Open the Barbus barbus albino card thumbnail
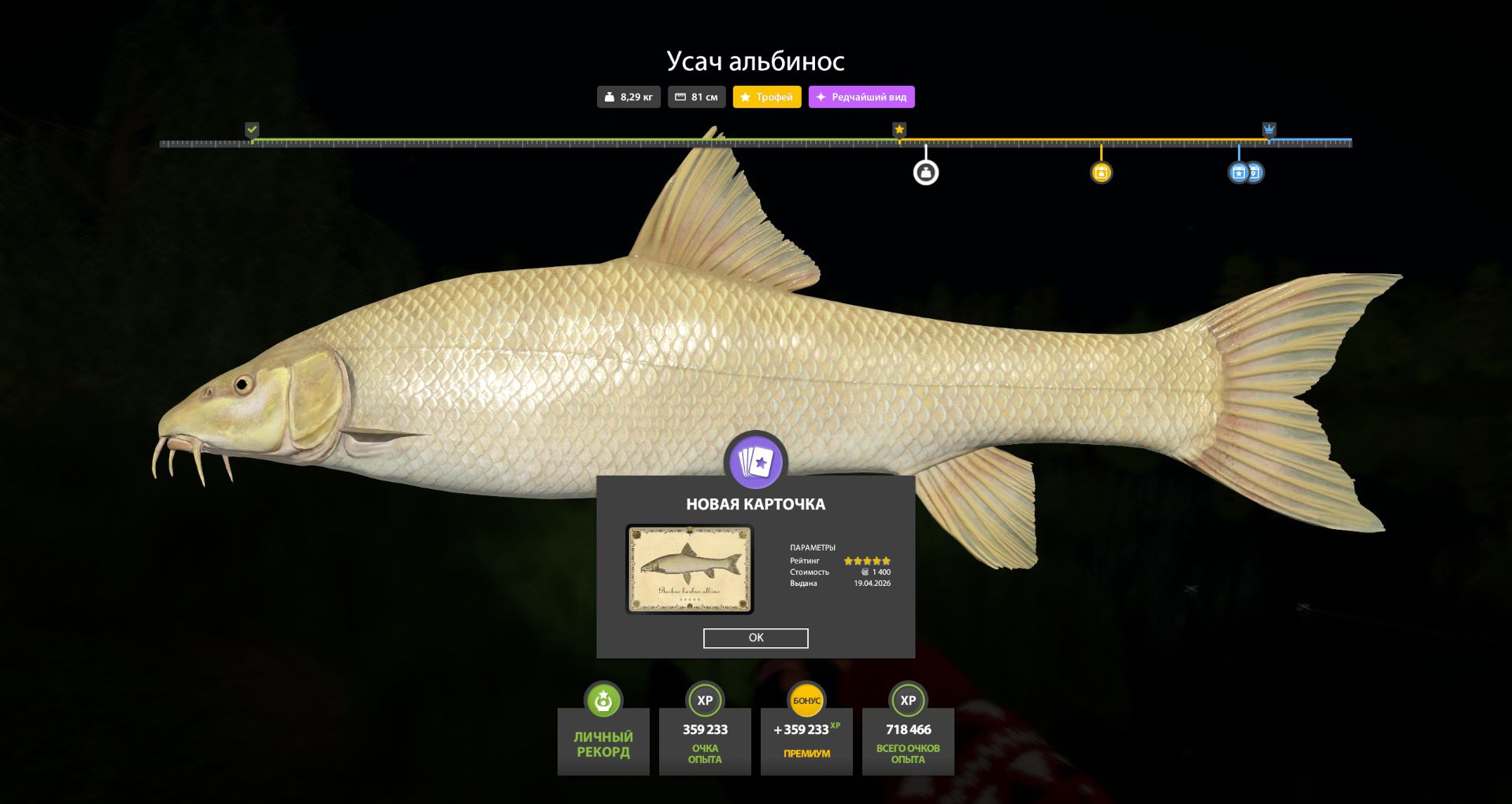This screenshot has width=1512, height=804. point(690,569)
